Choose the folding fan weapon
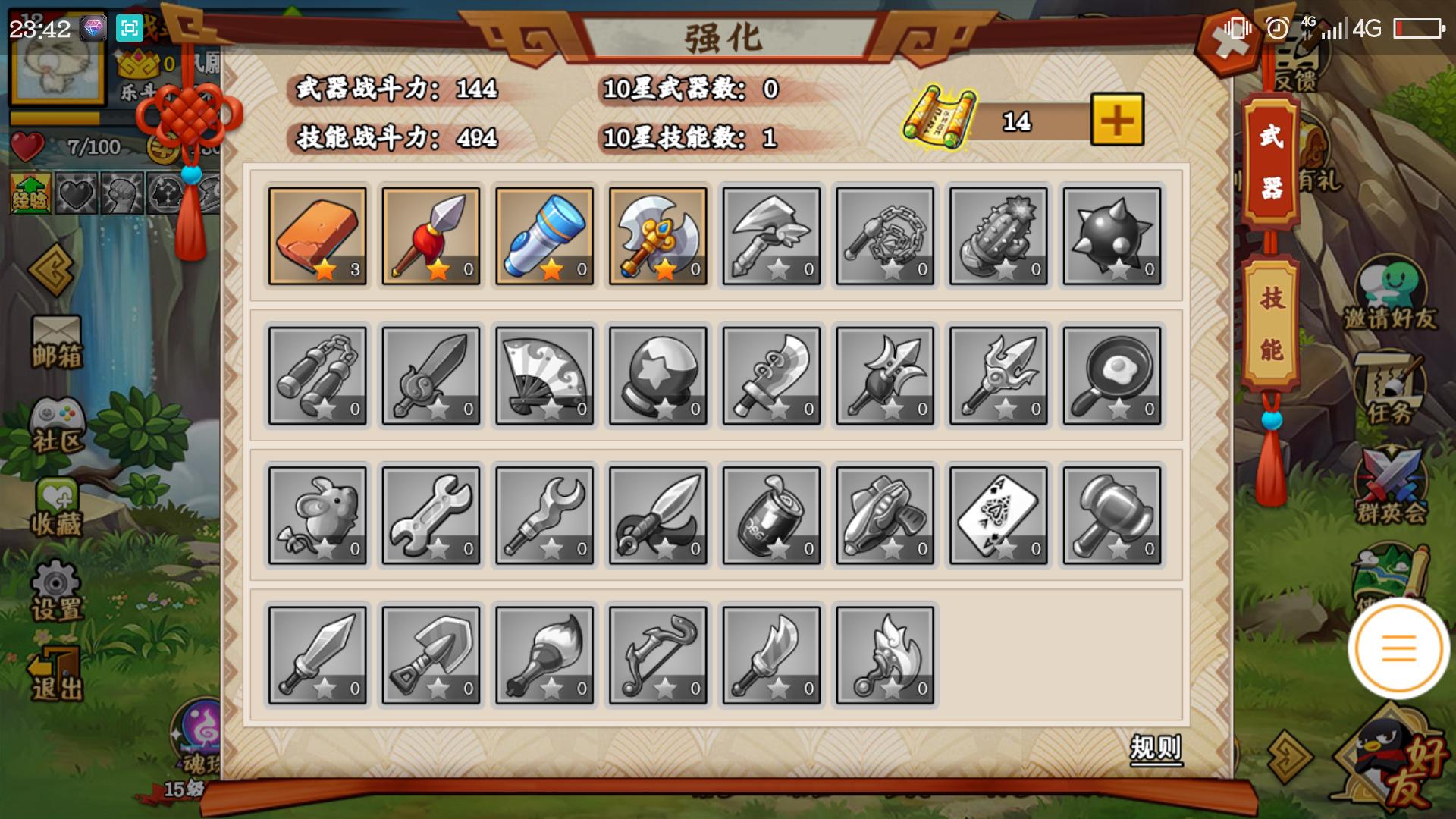 pos(544,376)
